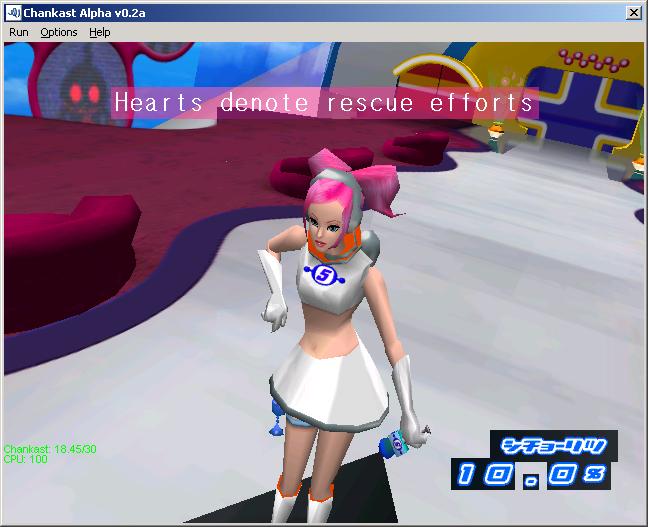This screenshot has height=527, width=648.
Task: Open the Run menu
Action: coord(19,32)
